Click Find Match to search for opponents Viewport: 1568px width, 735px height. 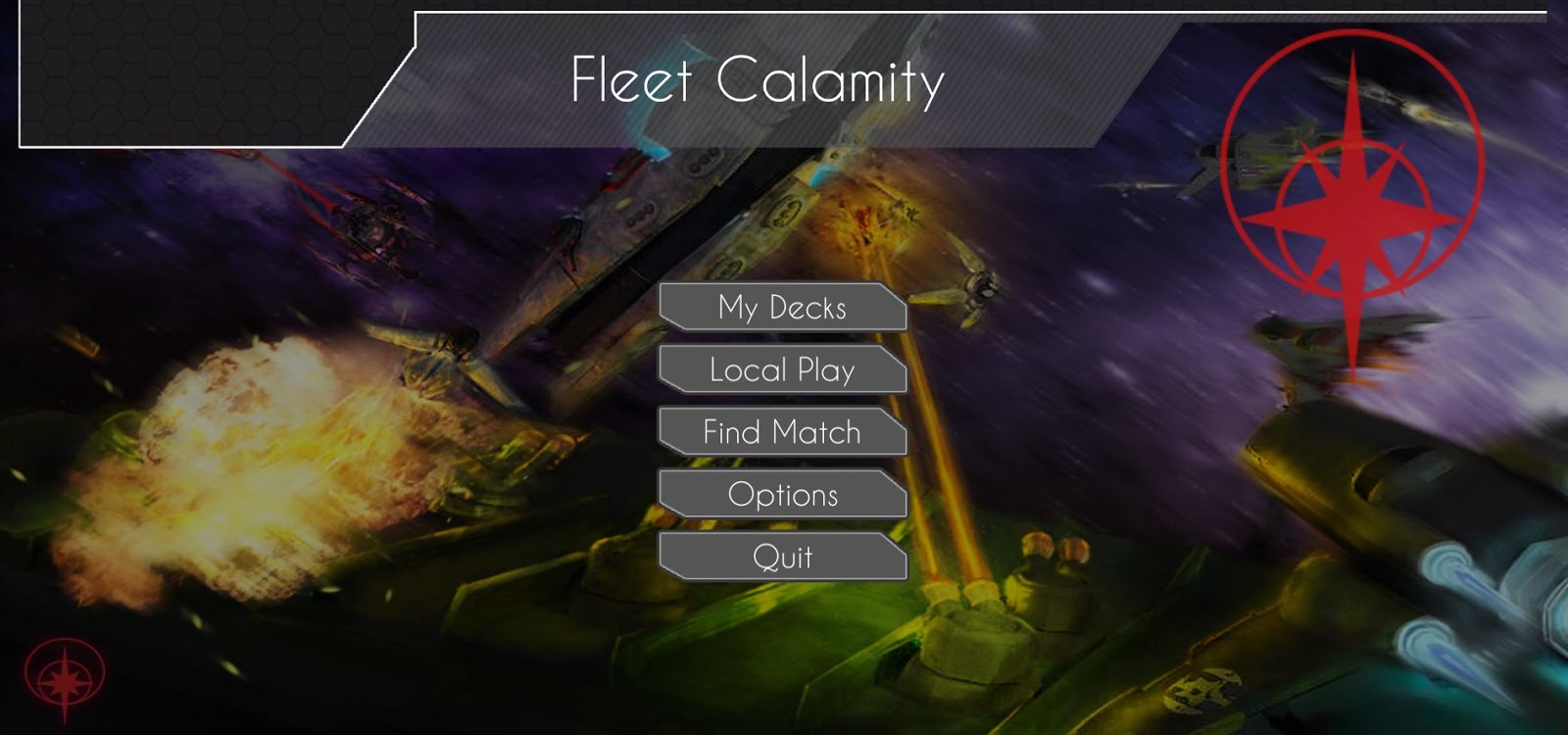pos(784,432)
